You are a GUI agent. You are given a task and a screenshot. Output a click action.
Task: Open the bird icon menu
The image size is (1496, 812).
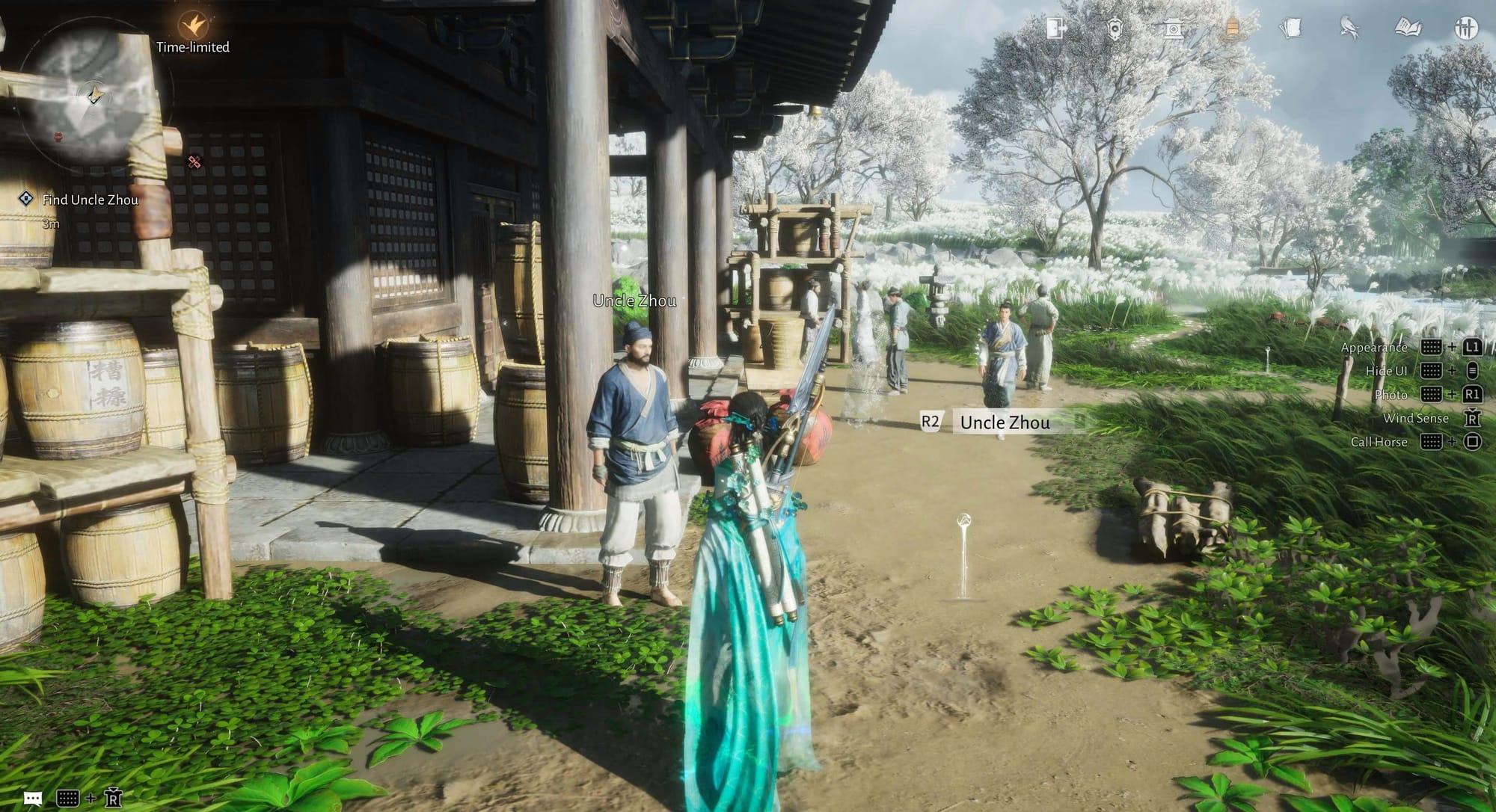tap(1349, 28)
